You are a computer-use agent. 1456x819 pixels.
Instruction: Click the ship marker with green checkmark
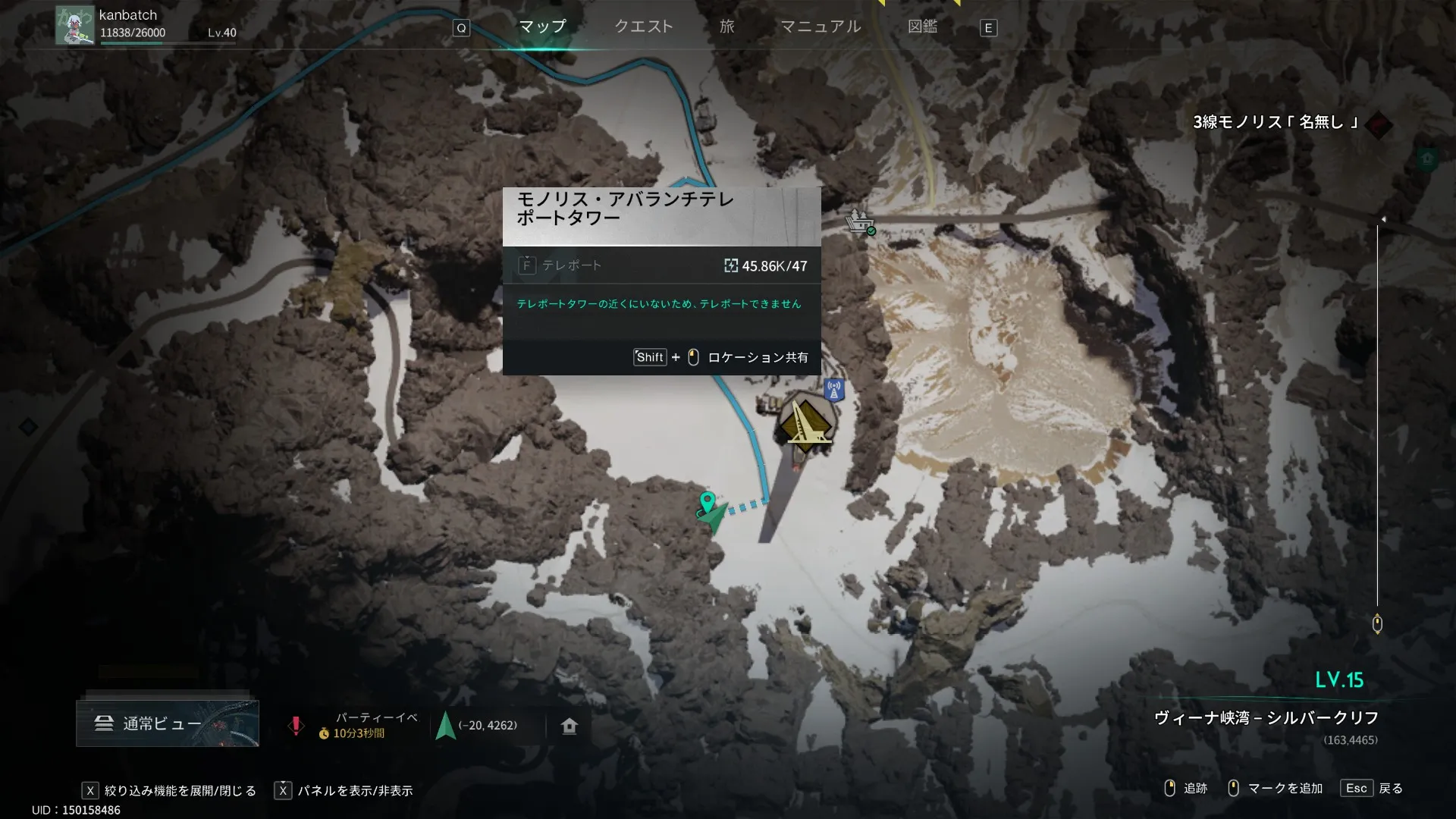click(x=858, y=221)
